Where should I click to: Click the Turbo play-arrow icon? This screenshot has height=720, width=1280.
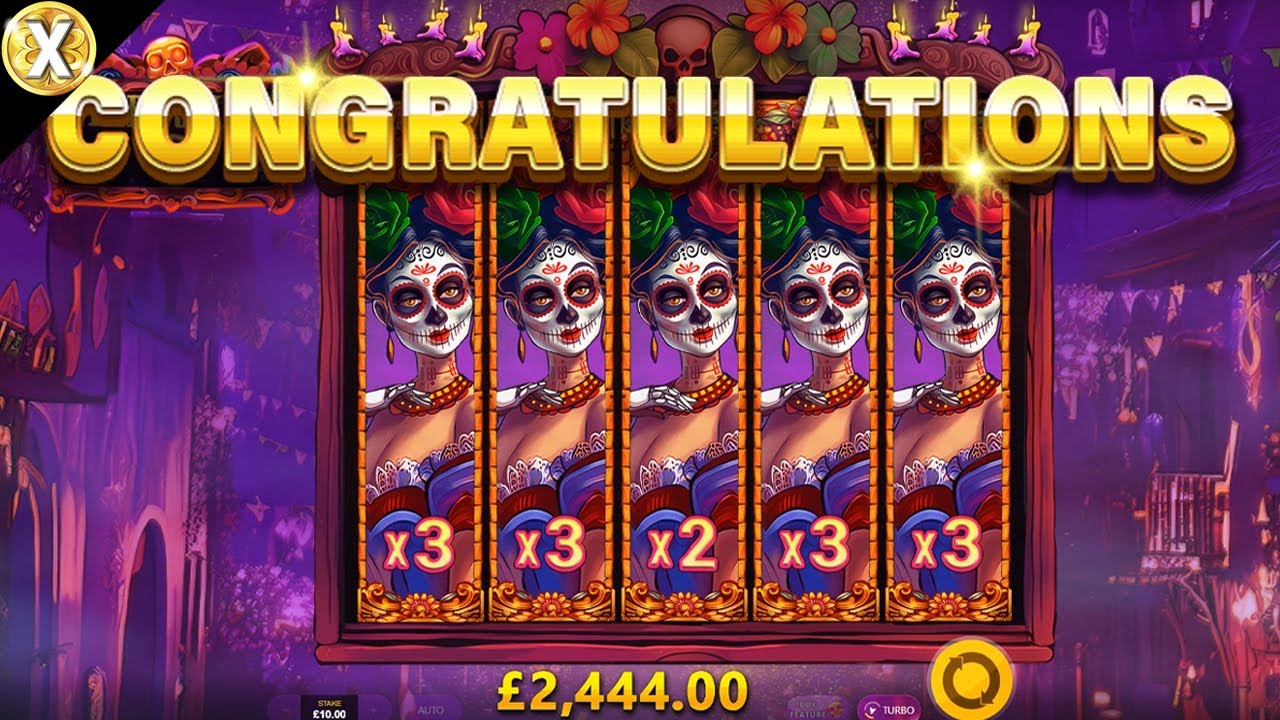(x=870, y=709)
